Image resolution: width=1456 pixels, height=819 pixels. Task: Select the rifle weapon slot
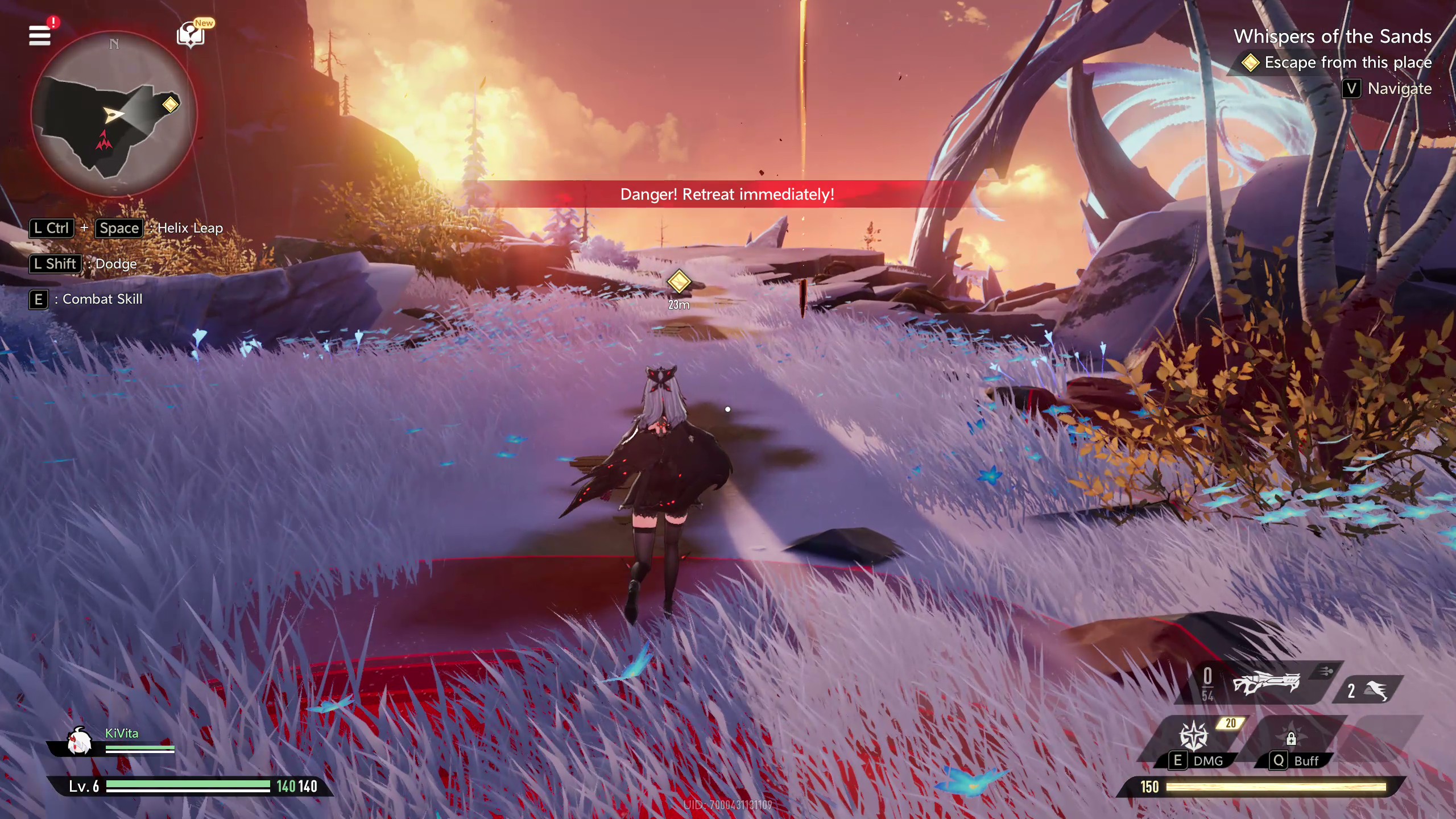1266,682
